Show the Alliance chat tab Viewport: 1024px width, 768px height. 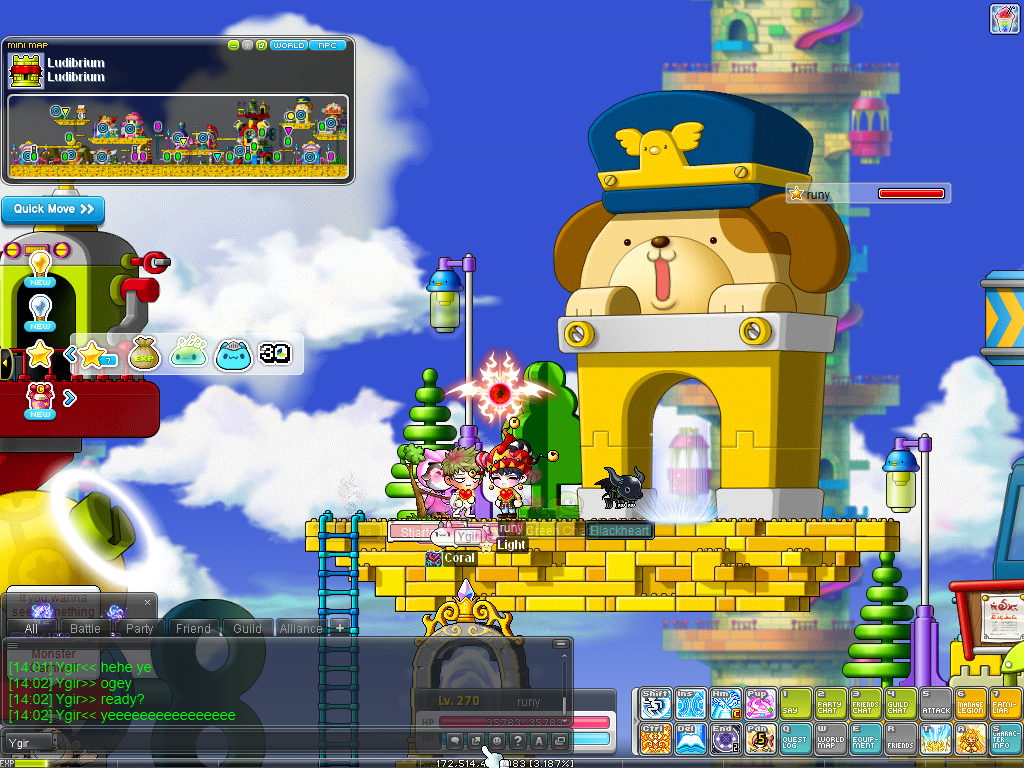(x=300, y=629)
